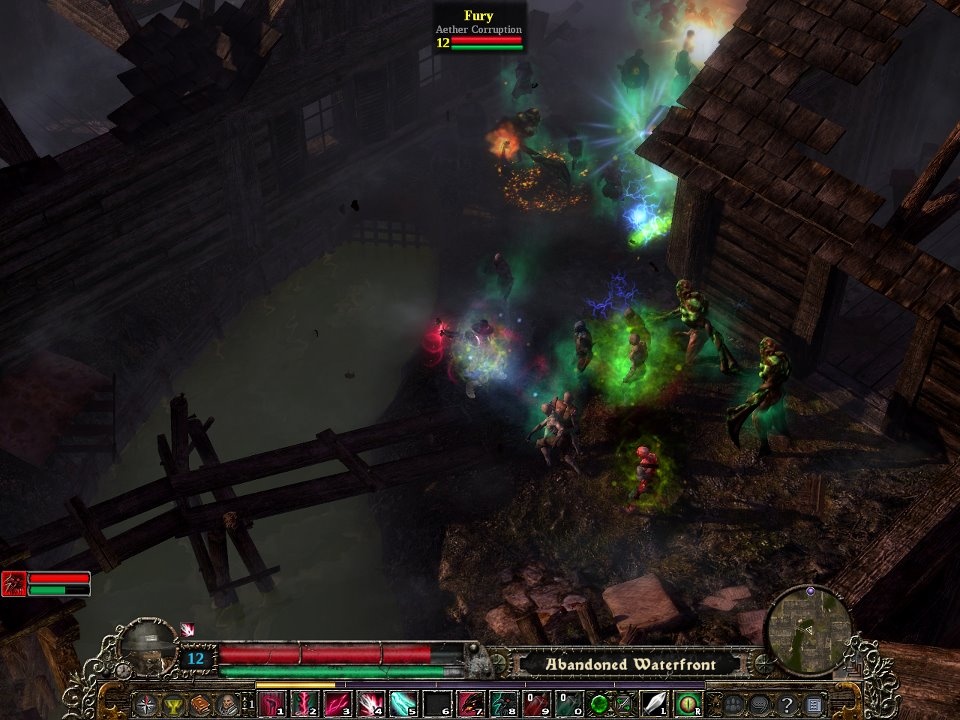Use the dark red claw skill in slot 7
The height and width of the screenshot is (720, 960).
[470, 704]
